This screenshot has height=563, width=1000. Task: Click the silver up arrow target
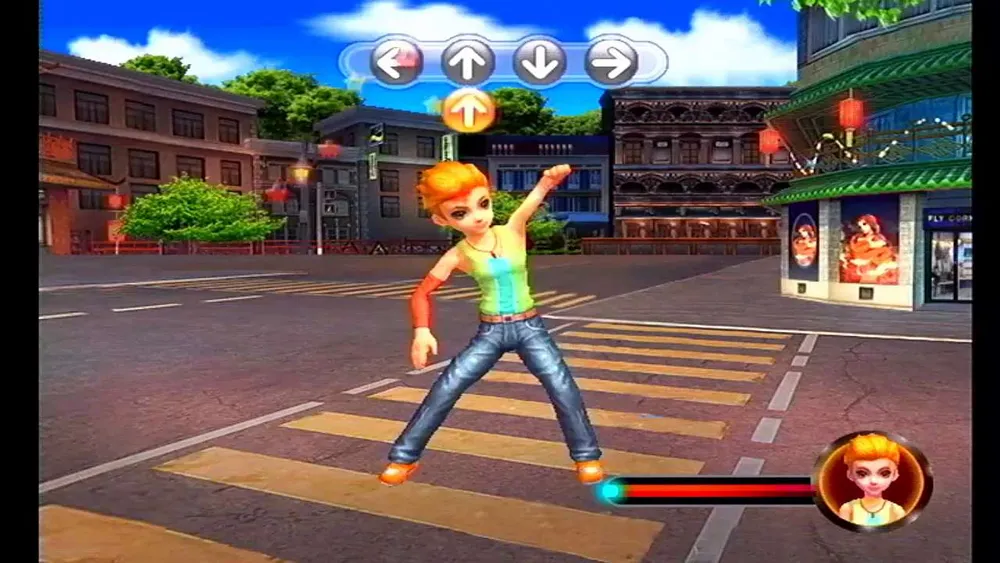click(468, 61)
